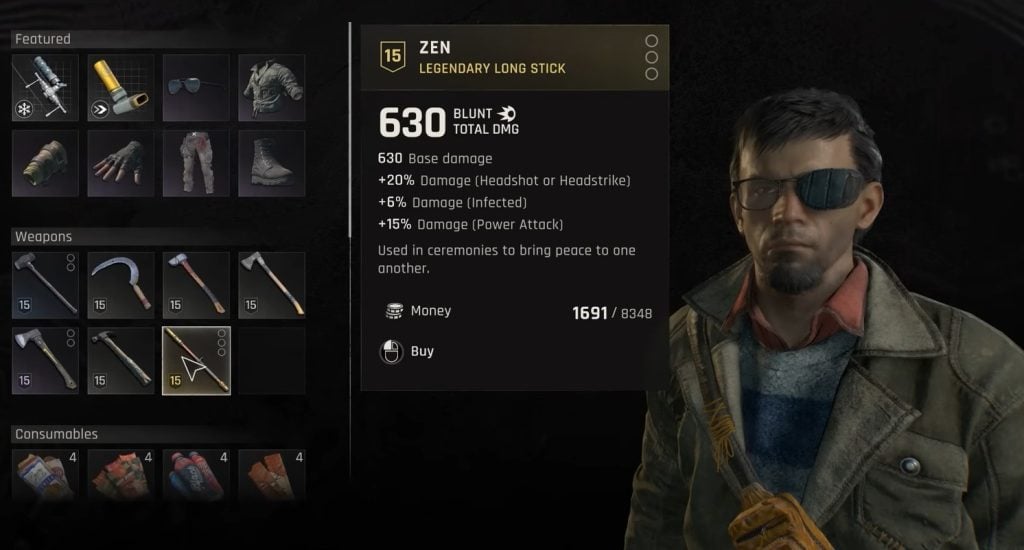
Task: Choose the aviator sunglasses item
Action: (196, 88)
